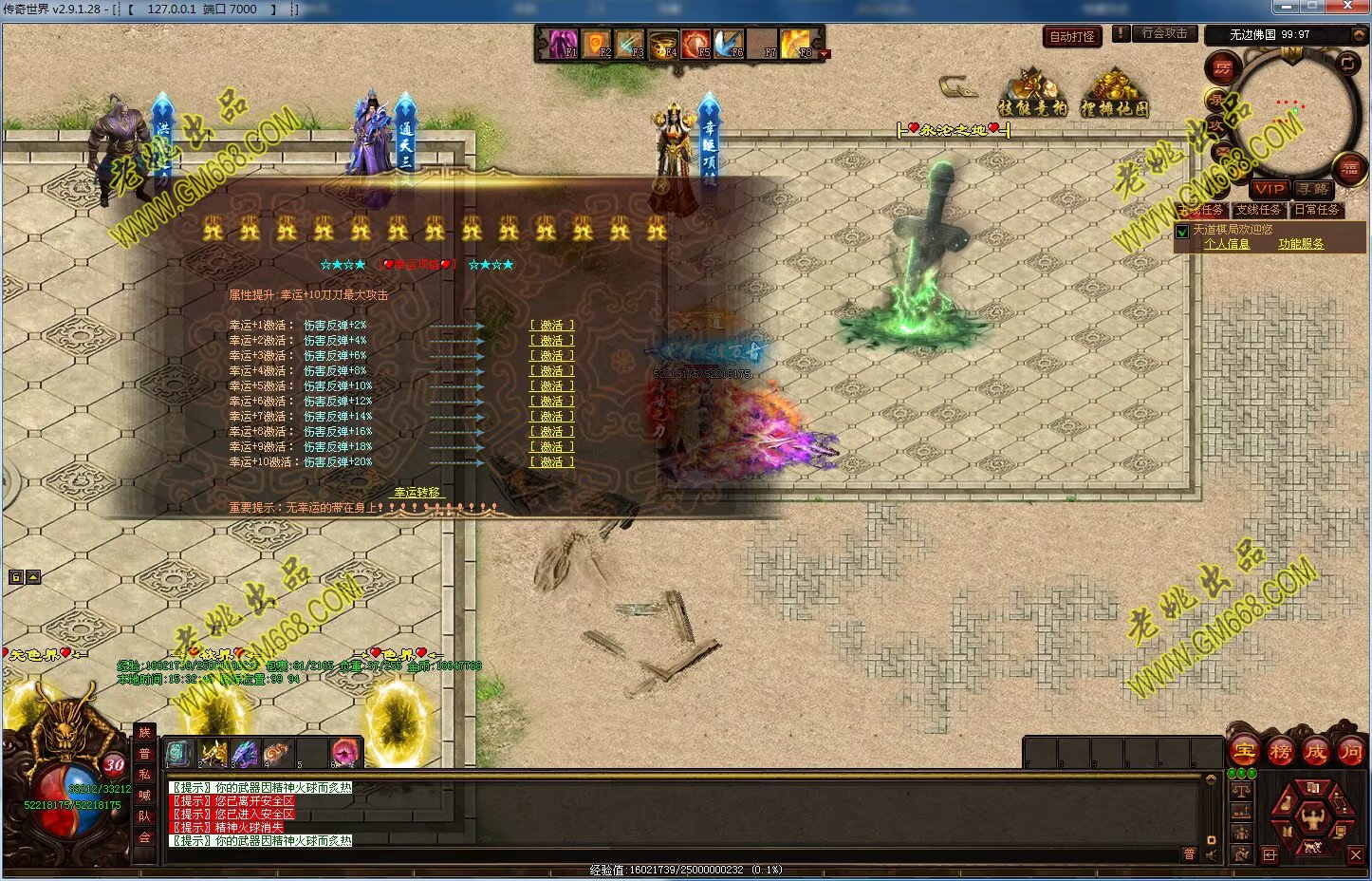Open the 功能服务 function services link
The width and height of the screenshot is (1372, 881).
click(1300, 244)
